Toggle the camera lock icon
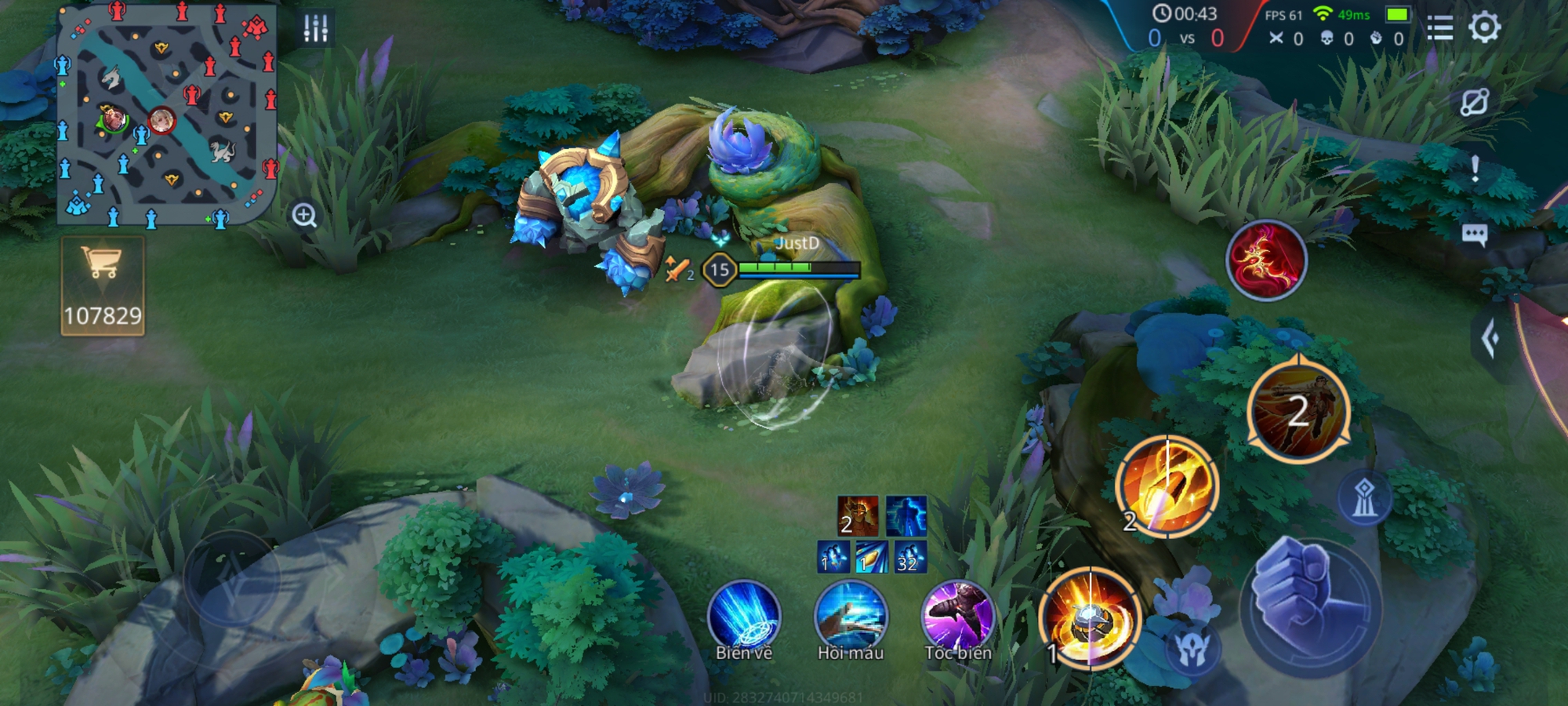1568x706 pixels. pyautogui.click(x=1474, y=103)
